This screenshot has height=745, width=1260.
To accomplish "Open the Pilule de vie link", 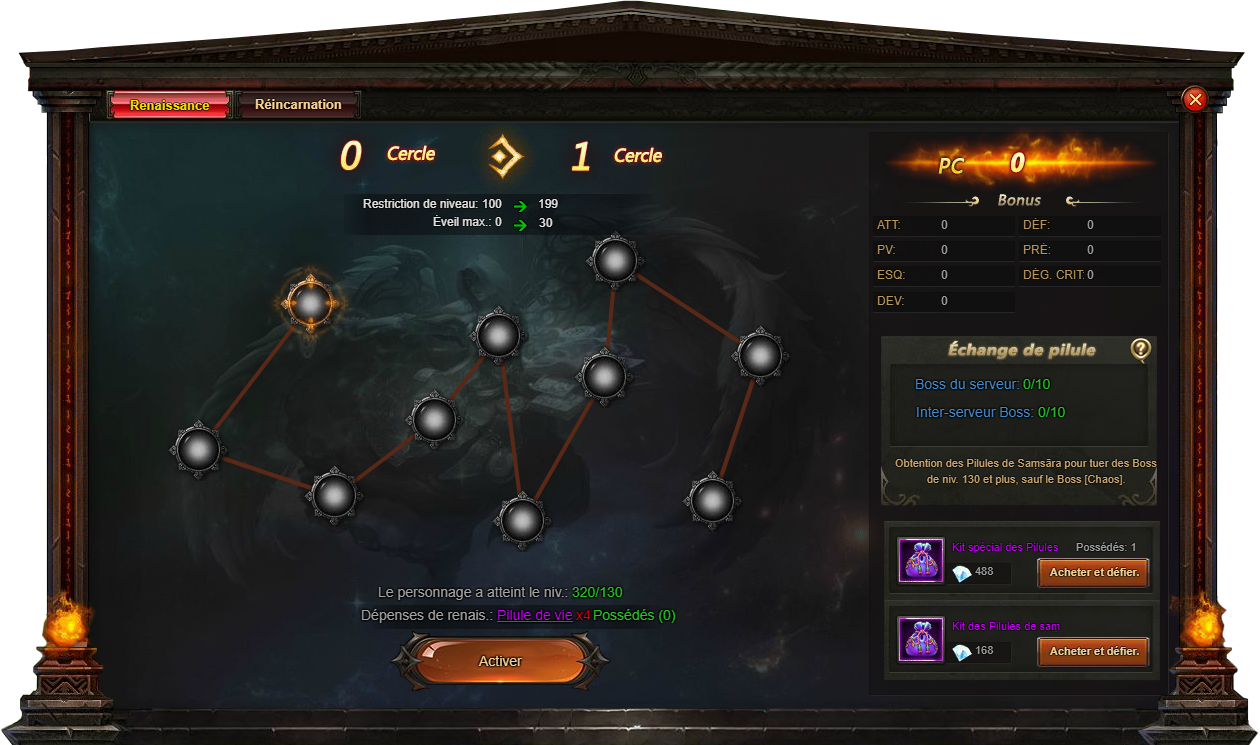I will [x=534, y=615].
